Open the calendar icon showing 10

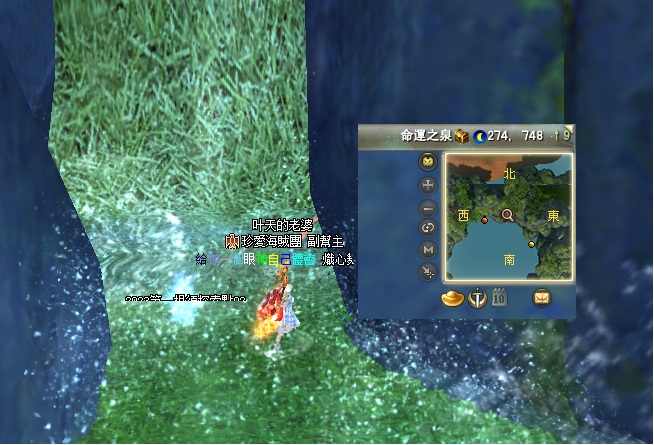tap(500, 297)
